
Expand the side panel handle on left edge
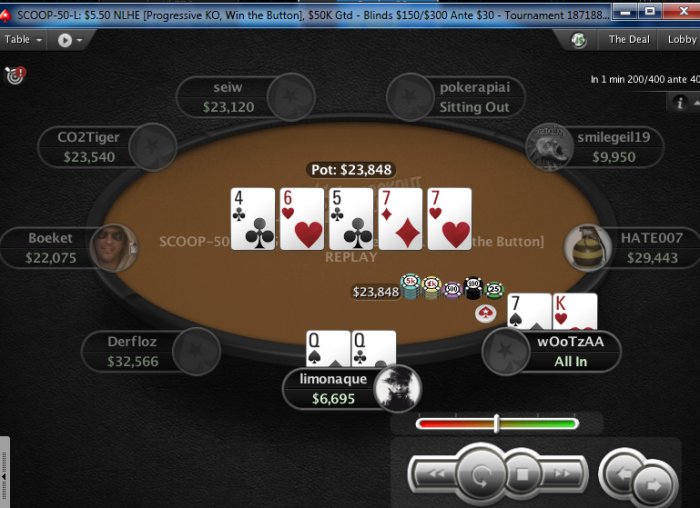5,472
